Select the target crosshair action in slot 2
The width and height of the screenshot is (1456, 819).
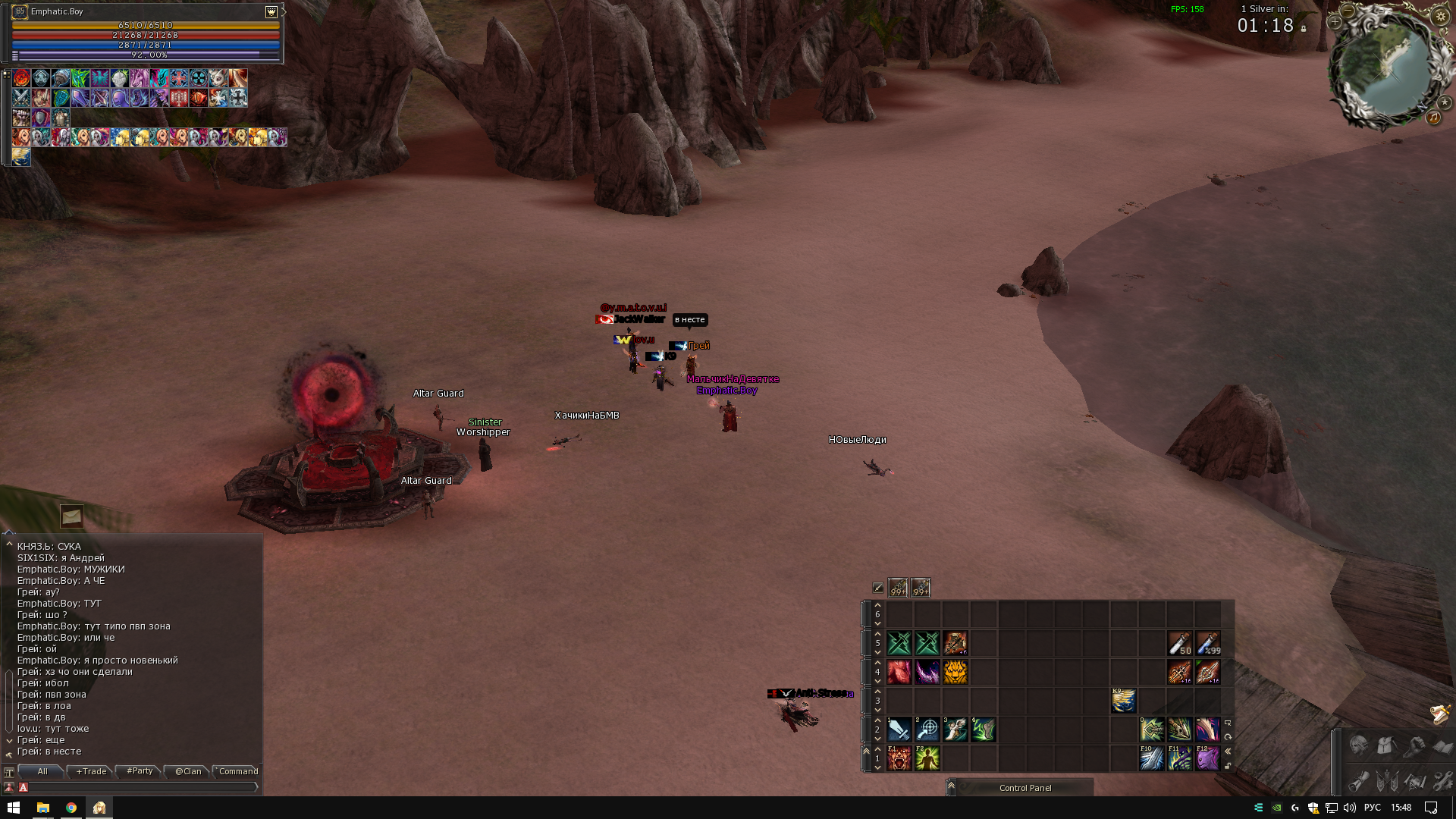click(927, 730)
